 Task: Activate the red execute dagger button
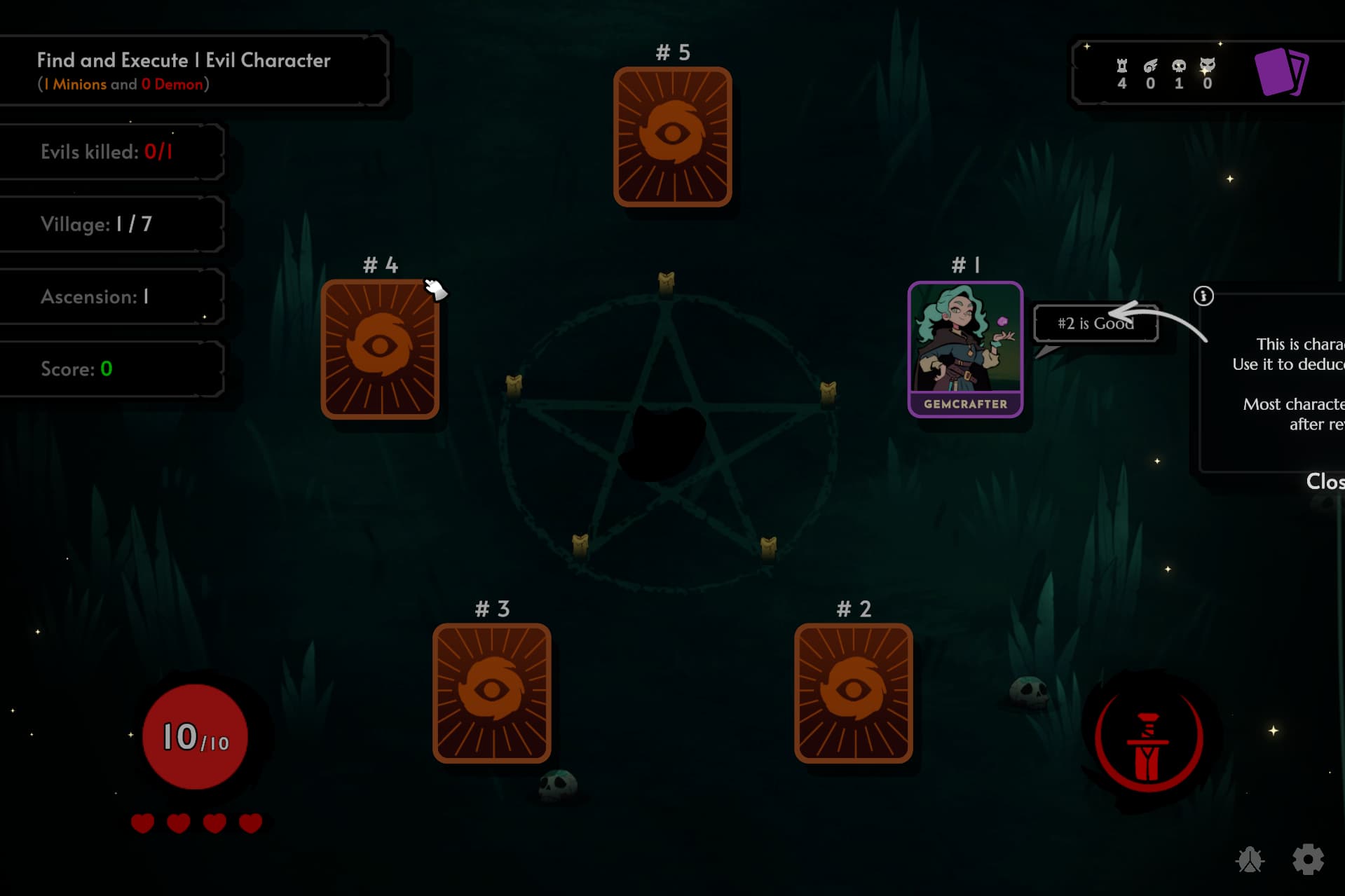pos(1148,742)
